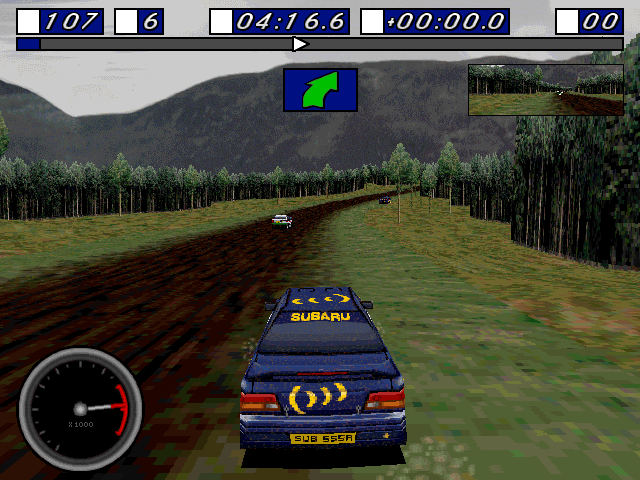Click the white stage progress marker
This screenshot has width=640, height=480.
point(299,44)
